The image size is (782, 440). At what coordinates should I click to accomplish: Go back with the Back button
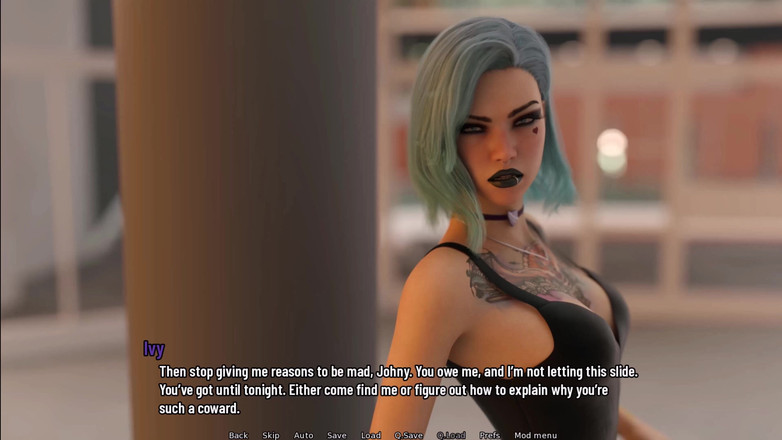click(x=238, y=435)
